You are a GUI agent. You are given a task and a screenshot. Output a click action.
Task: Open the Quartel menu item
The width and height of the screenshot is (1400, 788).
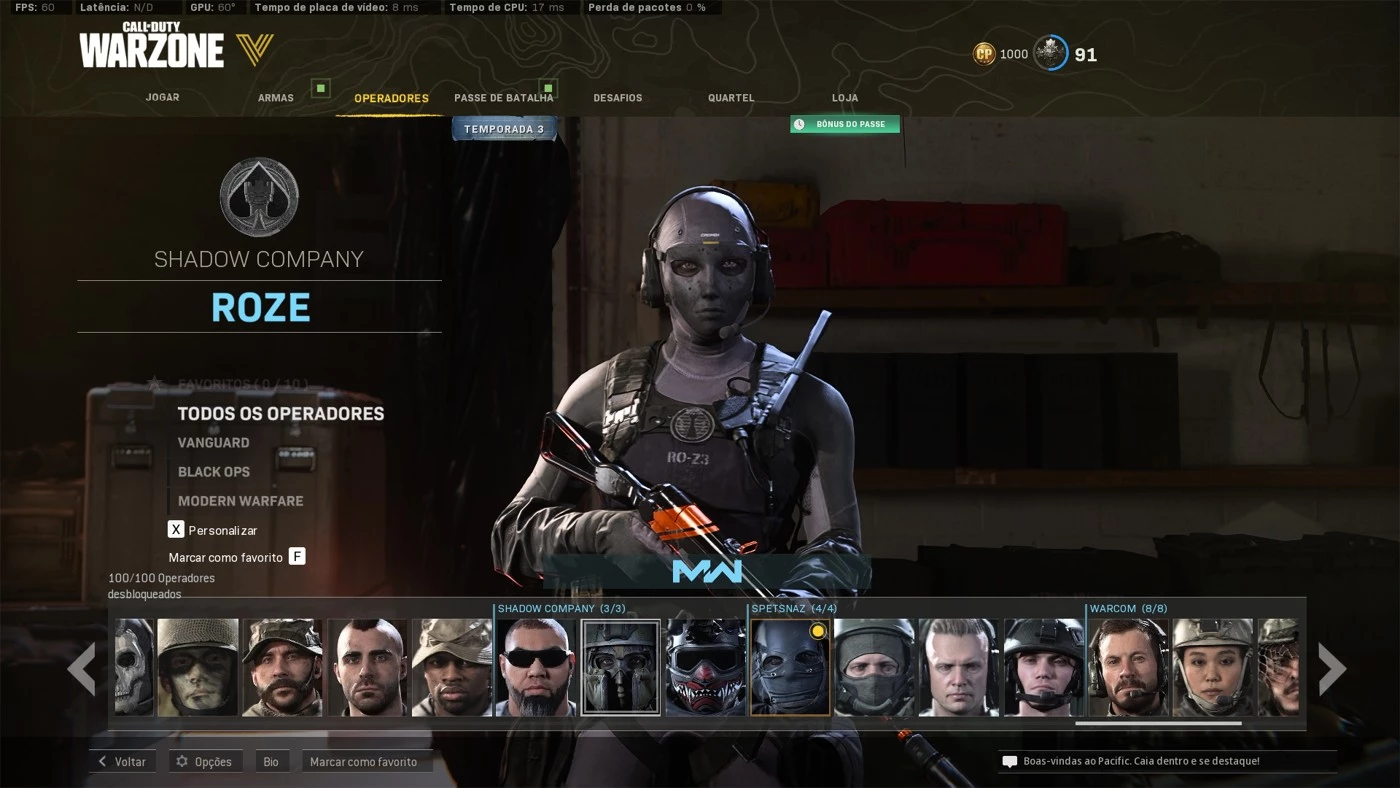tap(731, 97)
